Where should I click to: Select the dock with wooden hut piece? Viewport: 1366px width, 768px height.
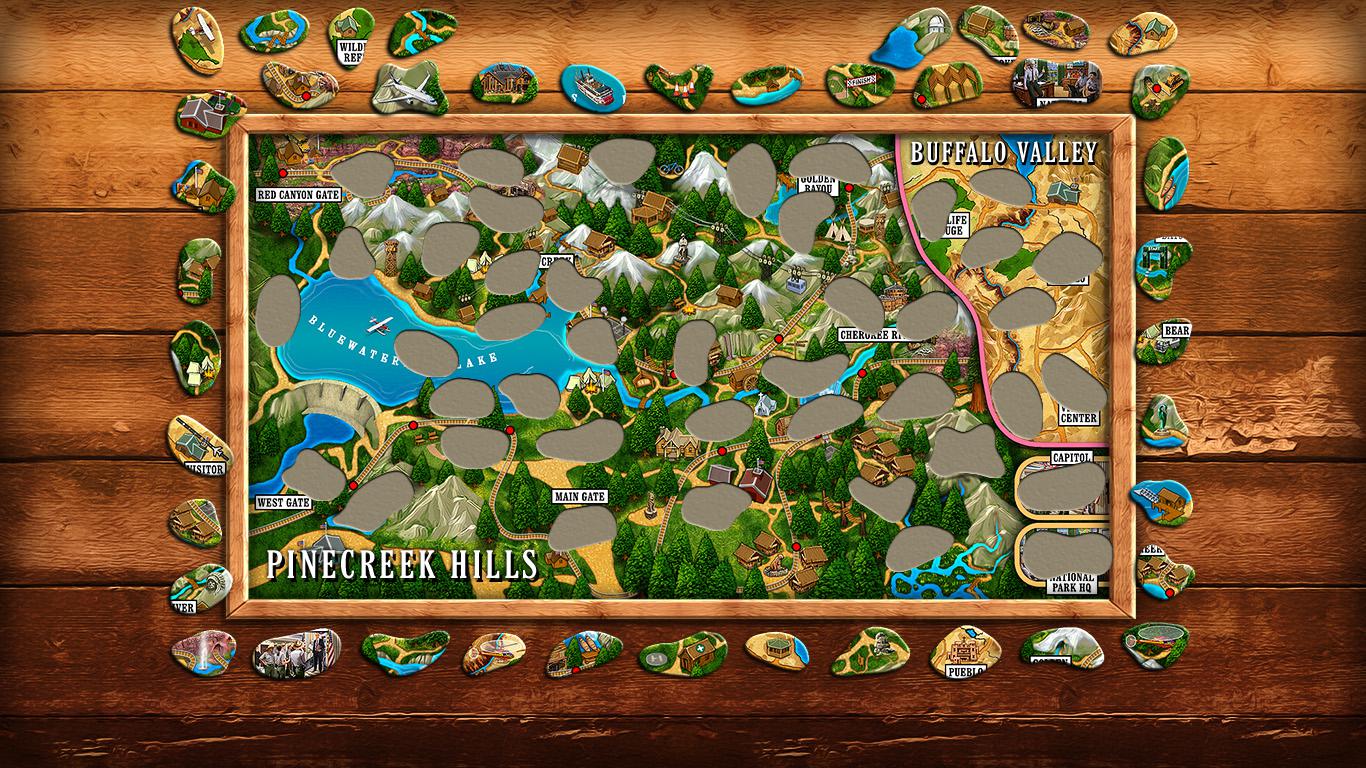pyautogui.click(x=1160, y=500)
